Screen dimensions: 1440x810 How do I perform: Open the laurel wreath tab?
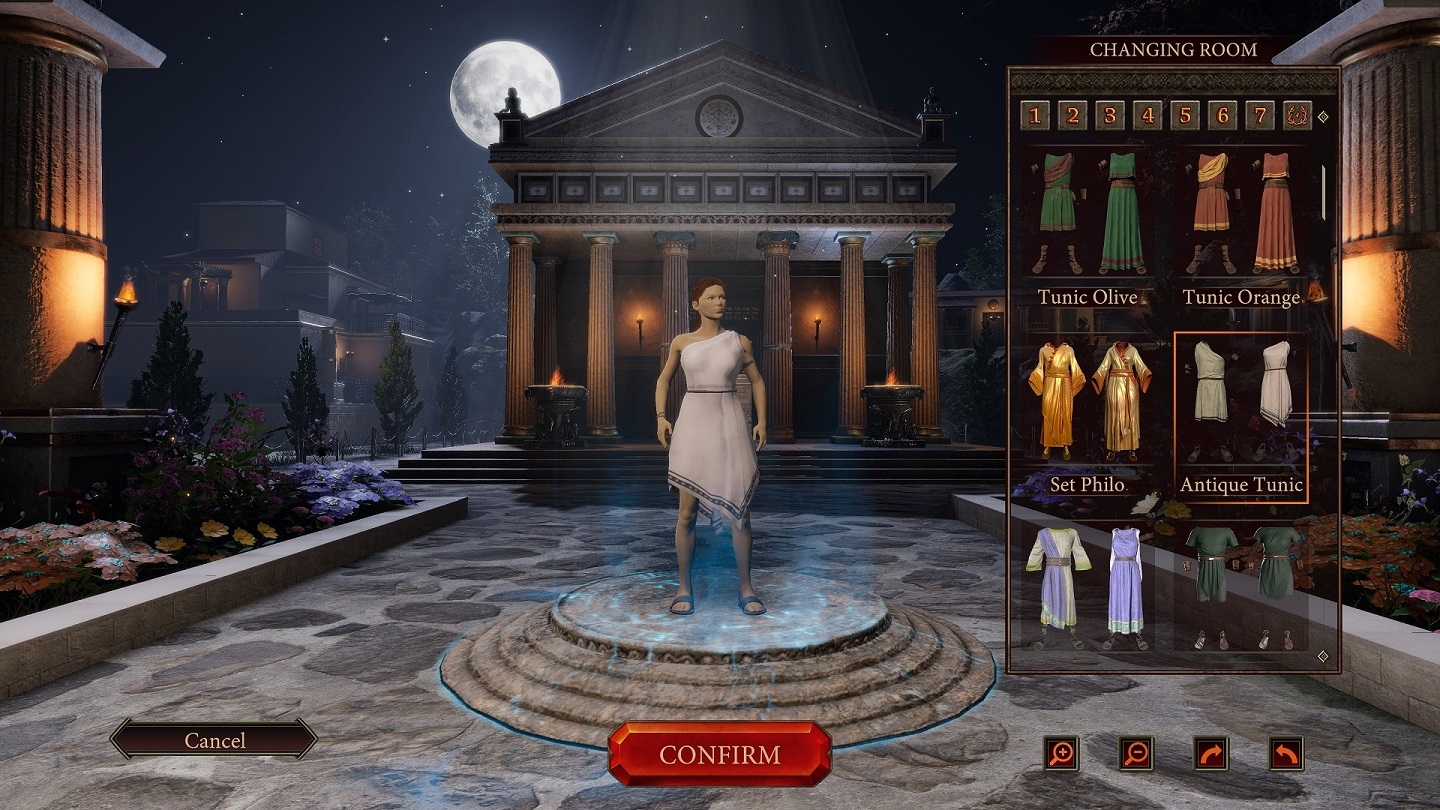coord(1297,116)
